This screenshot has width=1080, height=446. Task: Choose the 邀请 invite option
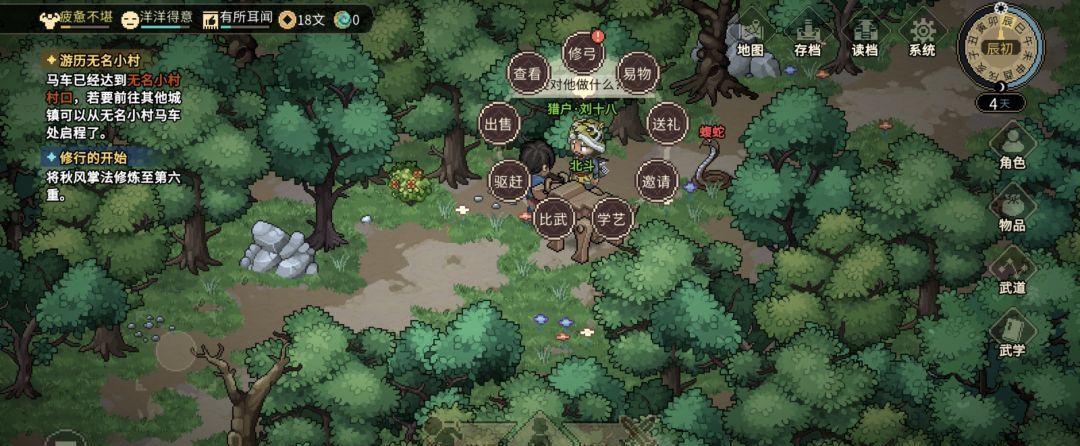click(657, 181)
